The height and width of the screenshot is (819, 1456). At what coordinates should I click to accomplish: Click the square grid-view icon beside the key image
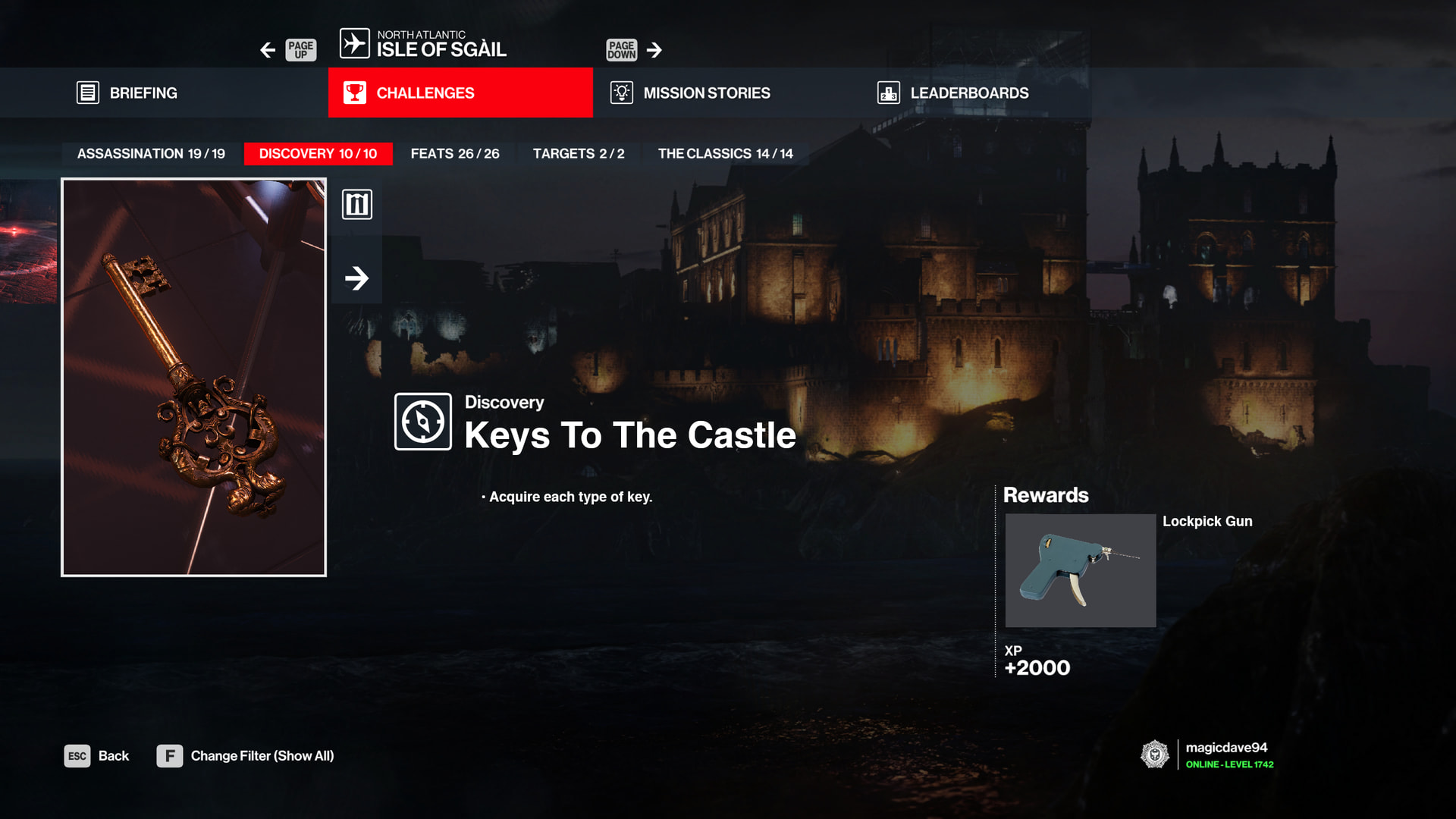tap(356, 205)
